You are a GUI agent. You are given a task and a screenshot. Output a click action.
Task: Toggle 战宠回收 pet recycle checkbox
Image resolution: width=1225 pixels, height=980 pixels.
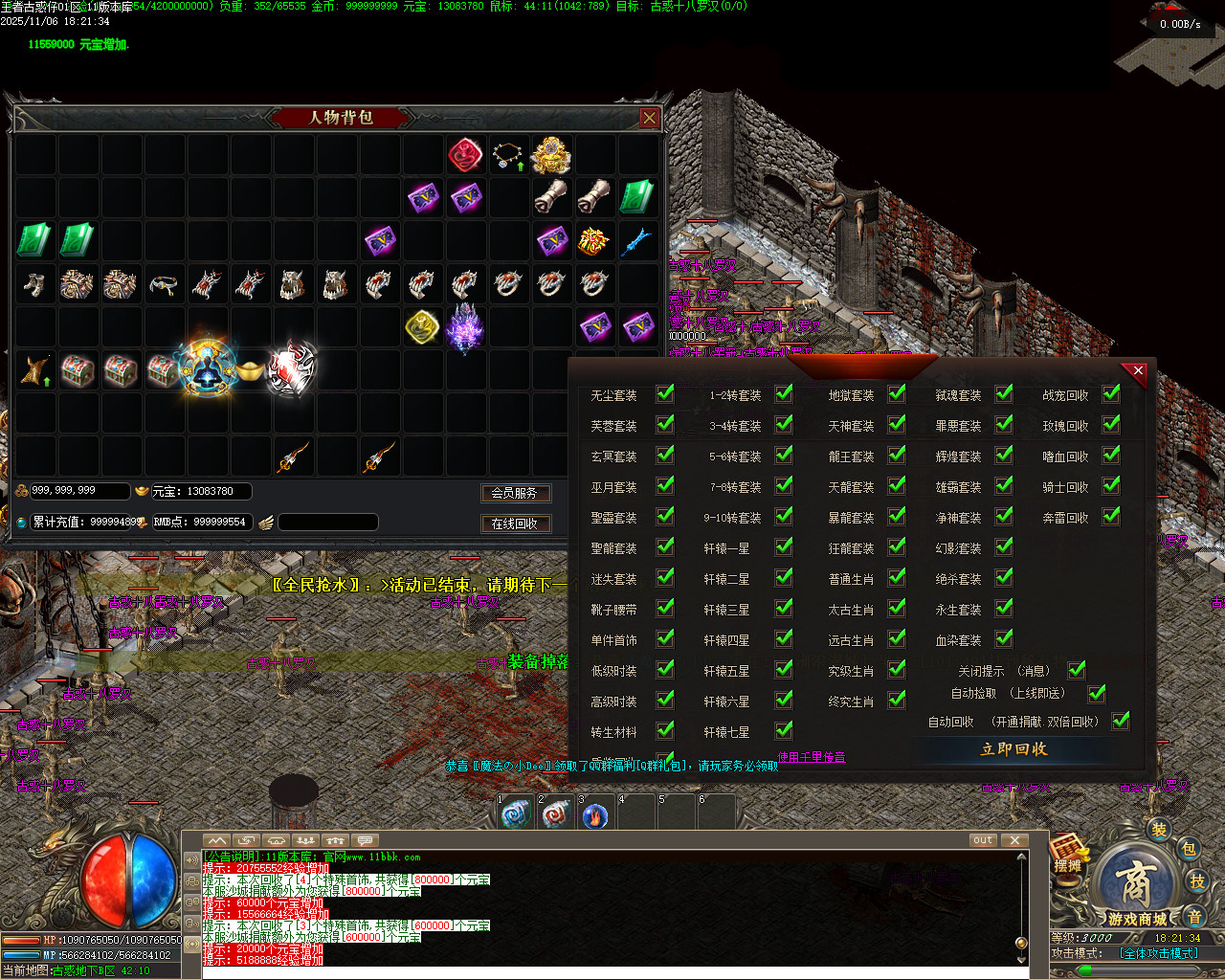coord(1111,394)
